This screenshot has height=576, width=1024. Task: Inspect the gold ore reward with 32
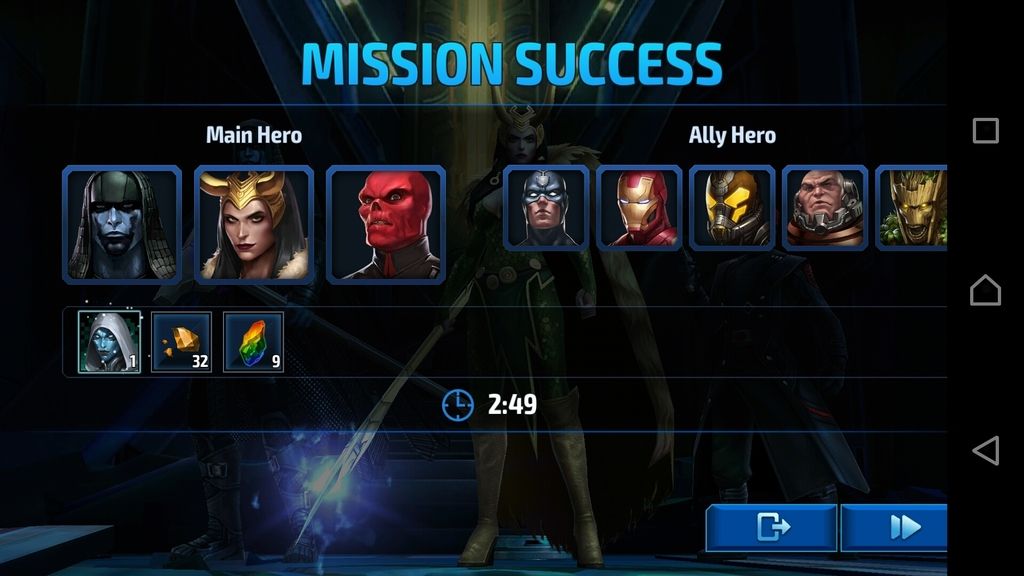(181, 342)
